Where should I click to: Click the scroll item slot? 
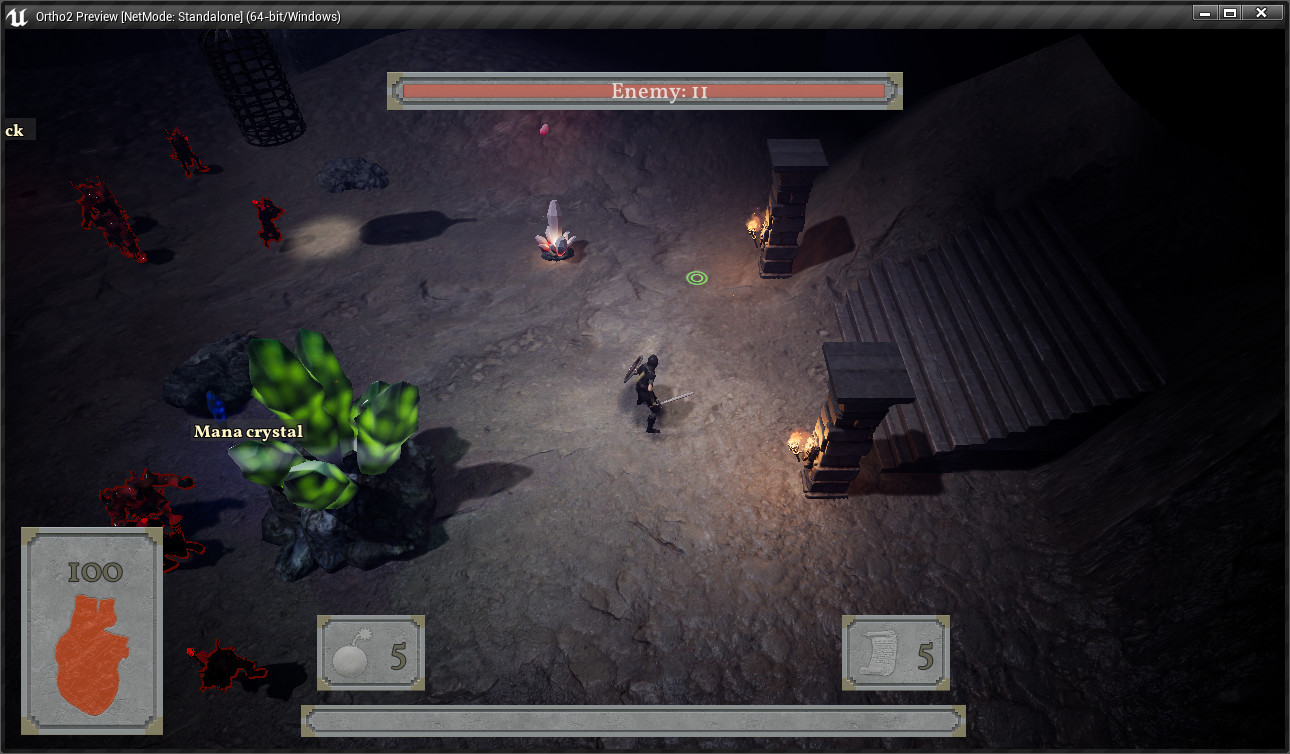(893, 654)
